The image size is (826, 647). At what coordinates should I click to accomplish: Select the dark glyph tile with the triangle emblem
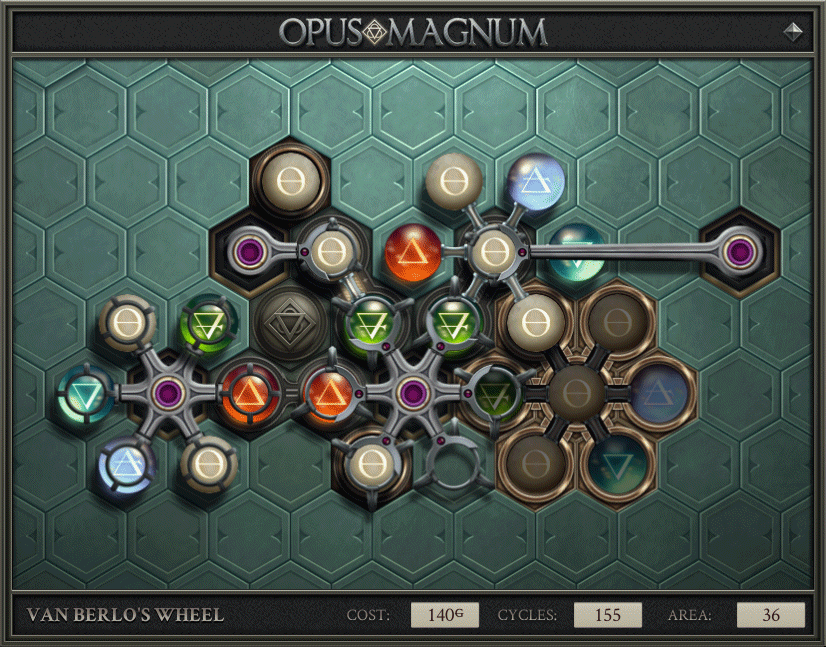287,323
